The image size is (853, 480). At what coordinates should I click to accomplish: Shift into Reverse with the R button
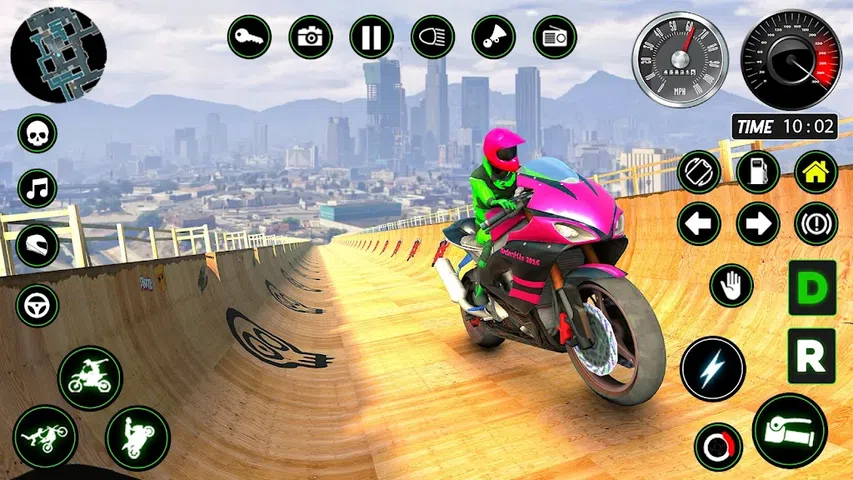point(811,355)
